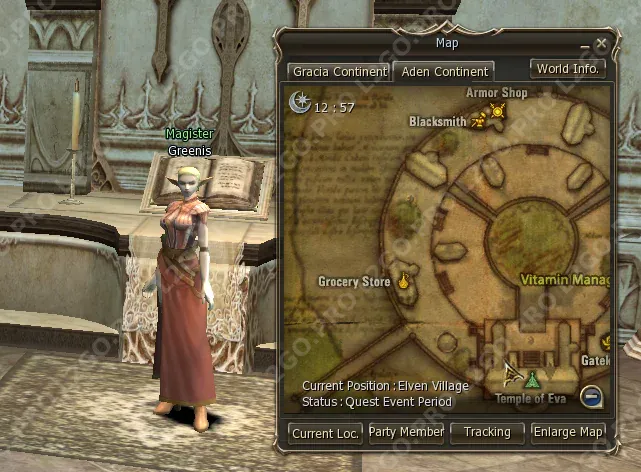Click the Blacksmith map marker
Image resolution: width=641 pixels, height=472 pixels.
478,121
